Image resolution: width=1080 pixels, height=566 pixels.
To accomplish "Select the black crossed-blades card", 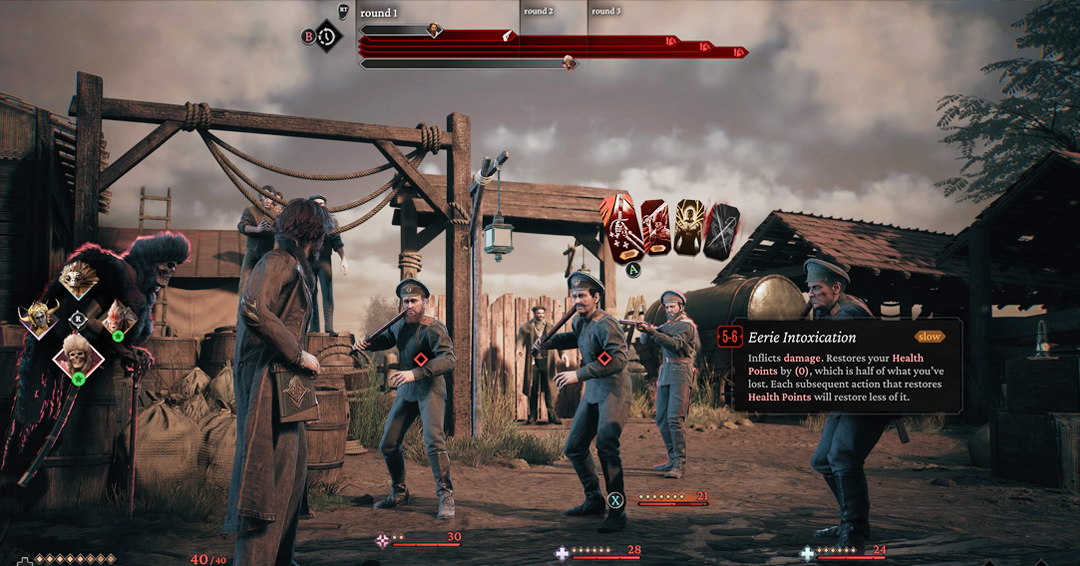I will click(721, 232).
